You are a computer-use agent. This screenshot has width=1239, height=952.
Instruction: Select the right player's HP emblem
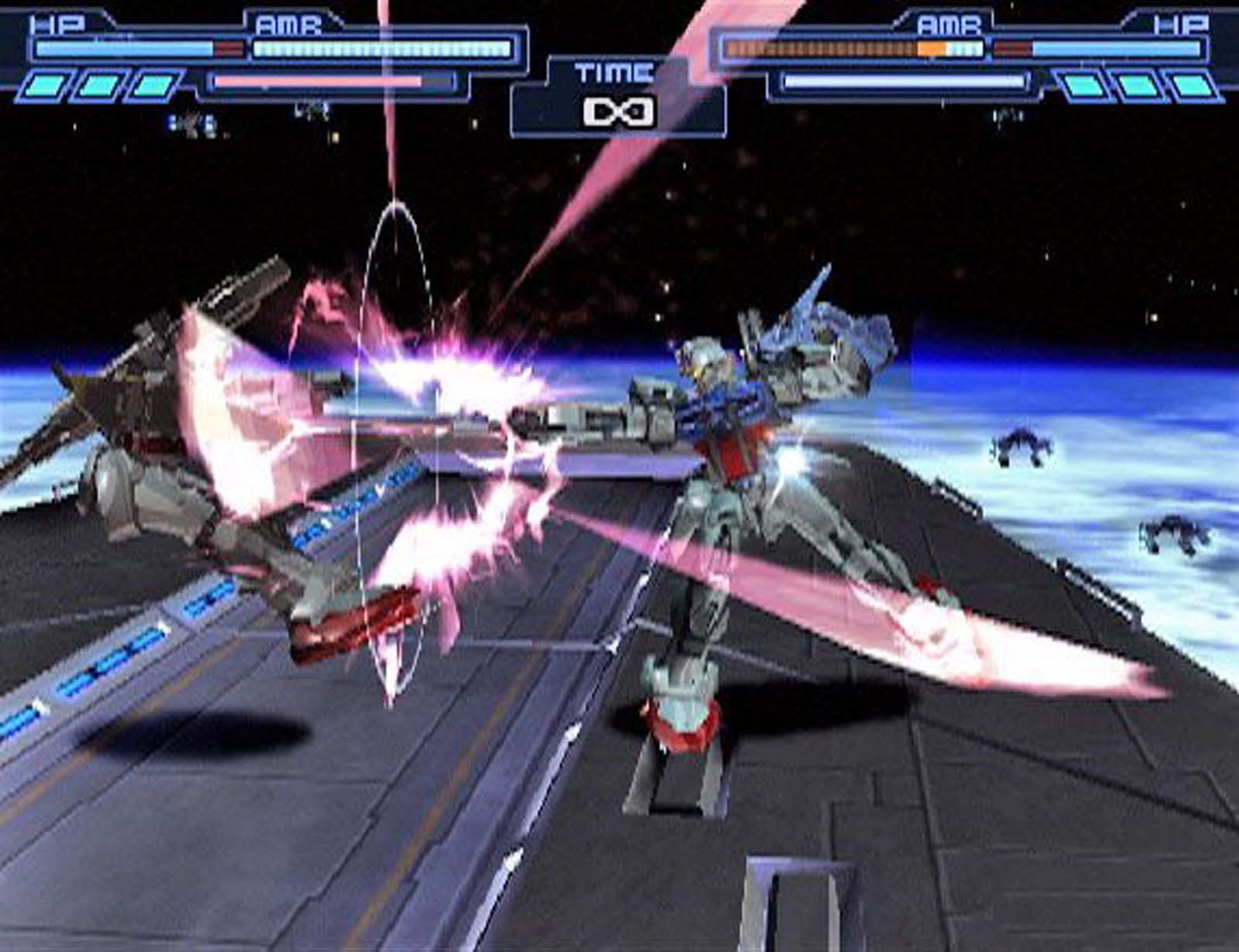tap(1181, 22)
